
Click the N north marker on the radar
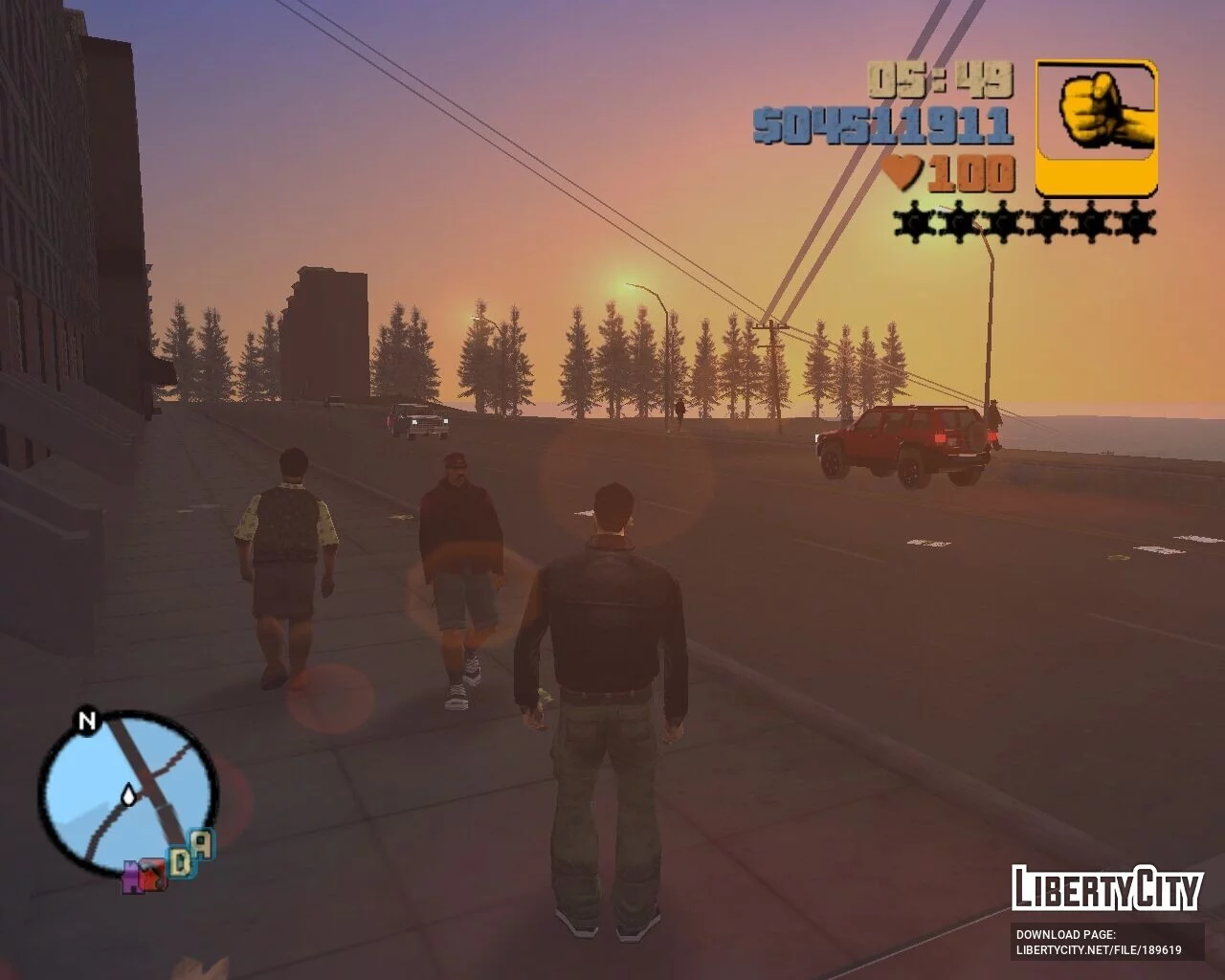87,721
